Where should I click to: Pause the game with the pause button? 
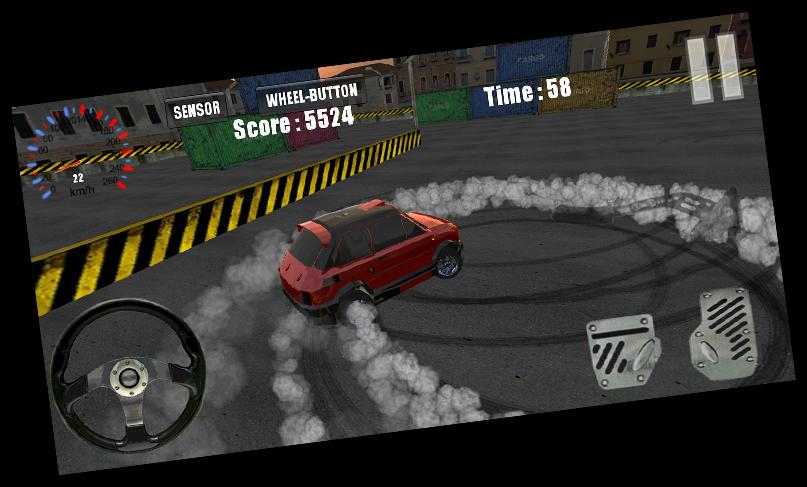(714, 68)
